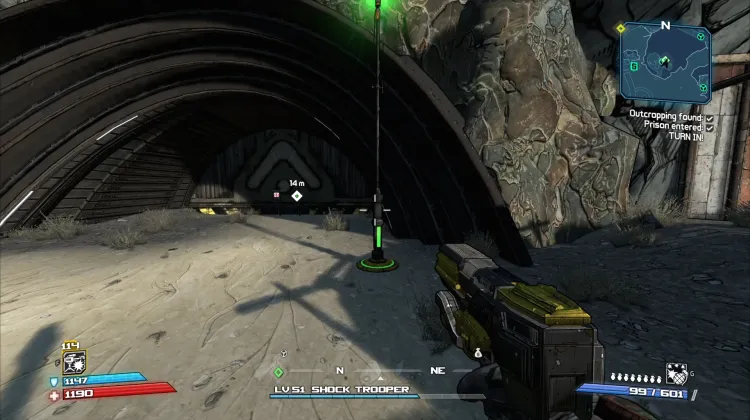Click the compass strip's green objective diamond
750x420 pixels.
279,372
